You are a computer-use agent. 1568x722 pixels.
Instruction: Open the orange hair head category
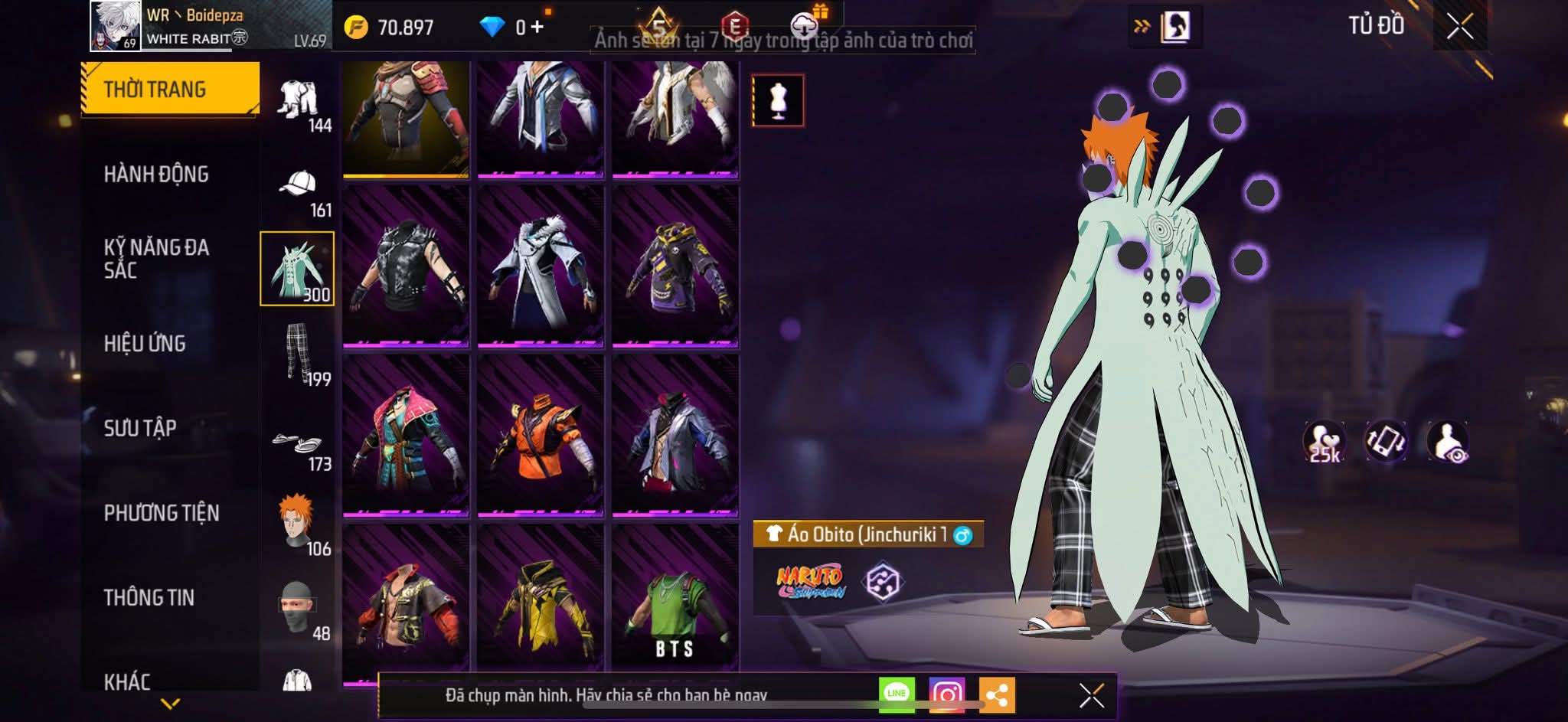pos(299,524)
